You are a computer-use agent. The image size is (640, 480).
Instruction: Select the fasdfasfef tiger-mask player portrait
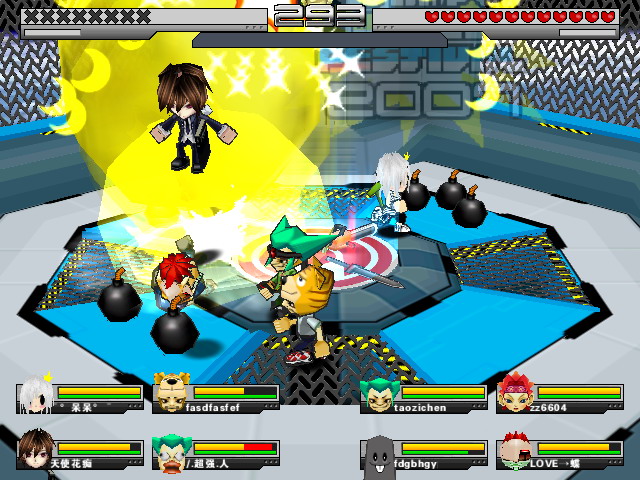point(170,393)
